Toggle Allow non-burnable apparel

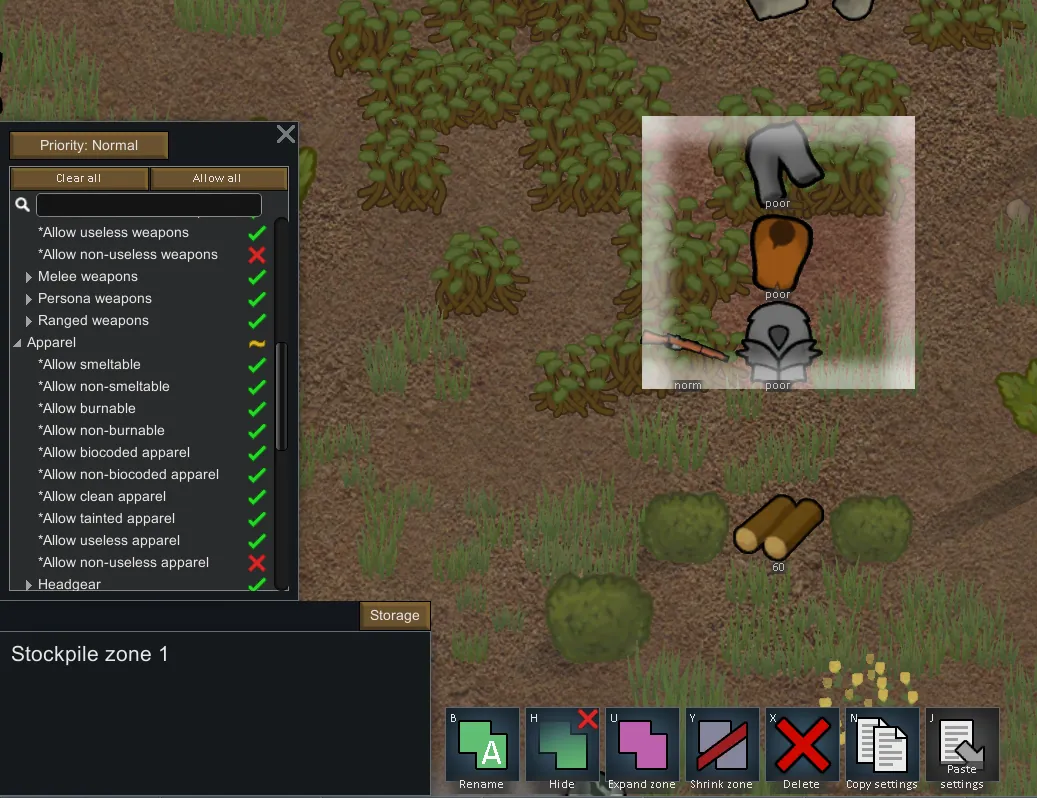tap(257, 431)
